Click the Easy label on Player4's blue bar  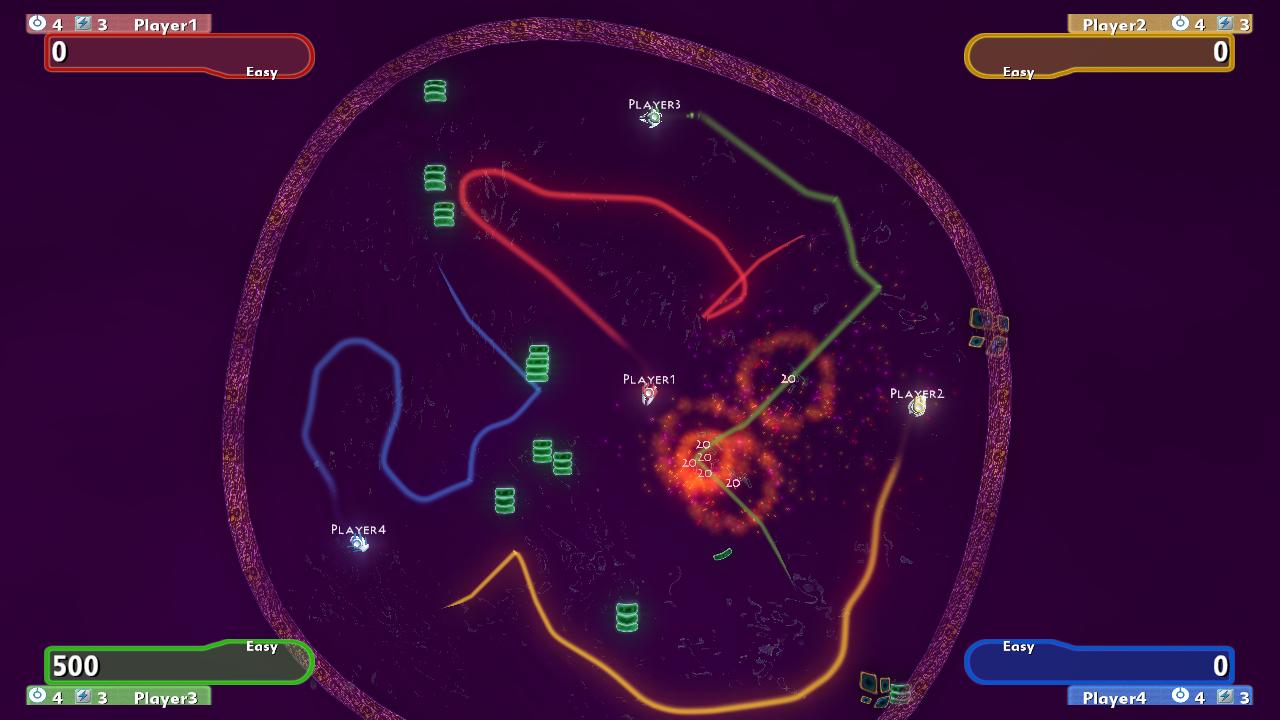coord(1017,647)
